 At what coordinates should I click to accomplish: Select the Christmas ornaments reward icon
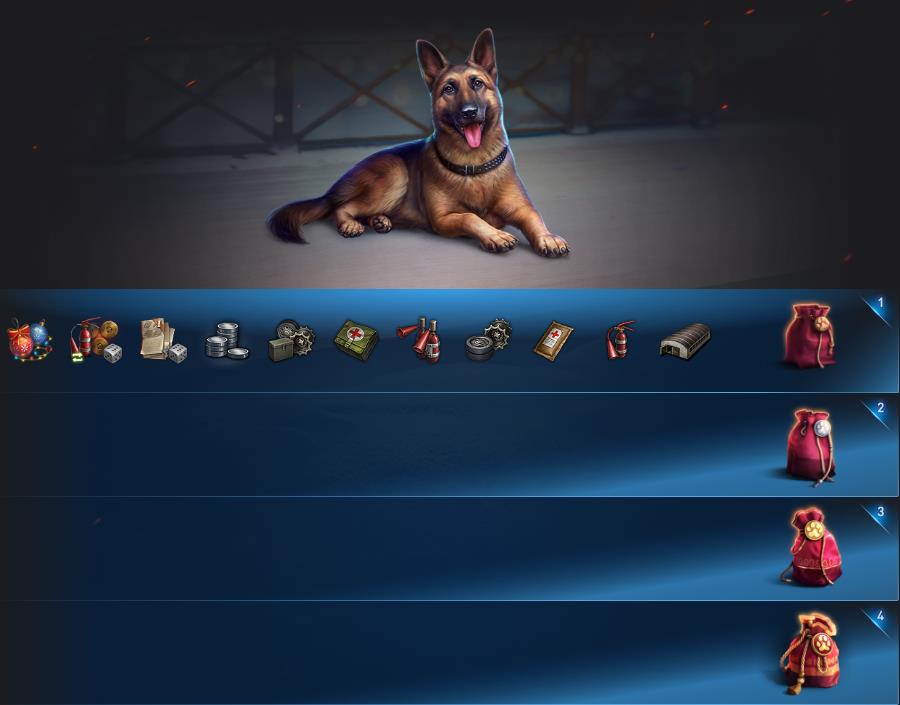tap(30, 340)
